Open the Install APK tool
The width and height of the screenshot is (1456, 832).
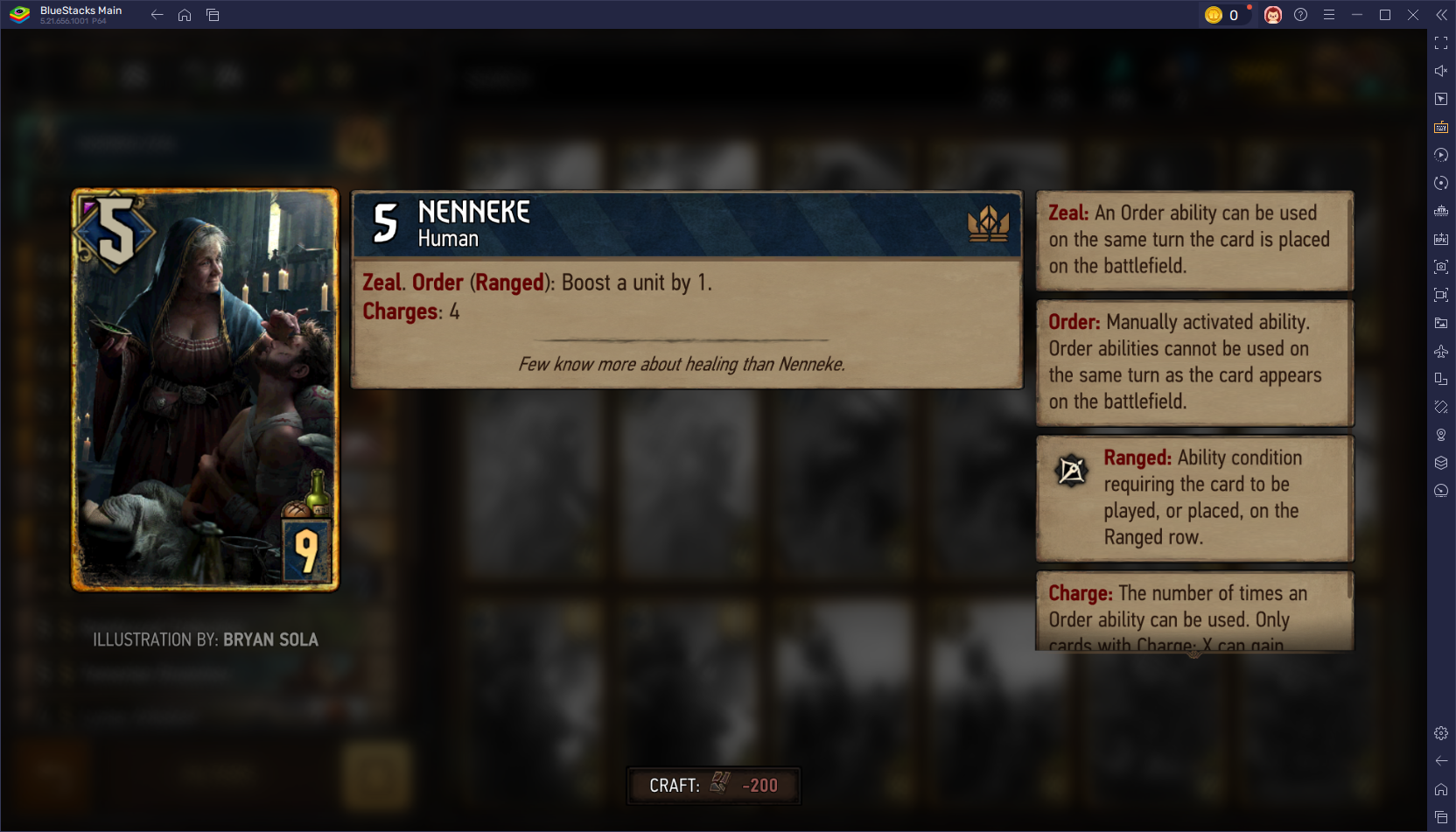point(1441,238)
